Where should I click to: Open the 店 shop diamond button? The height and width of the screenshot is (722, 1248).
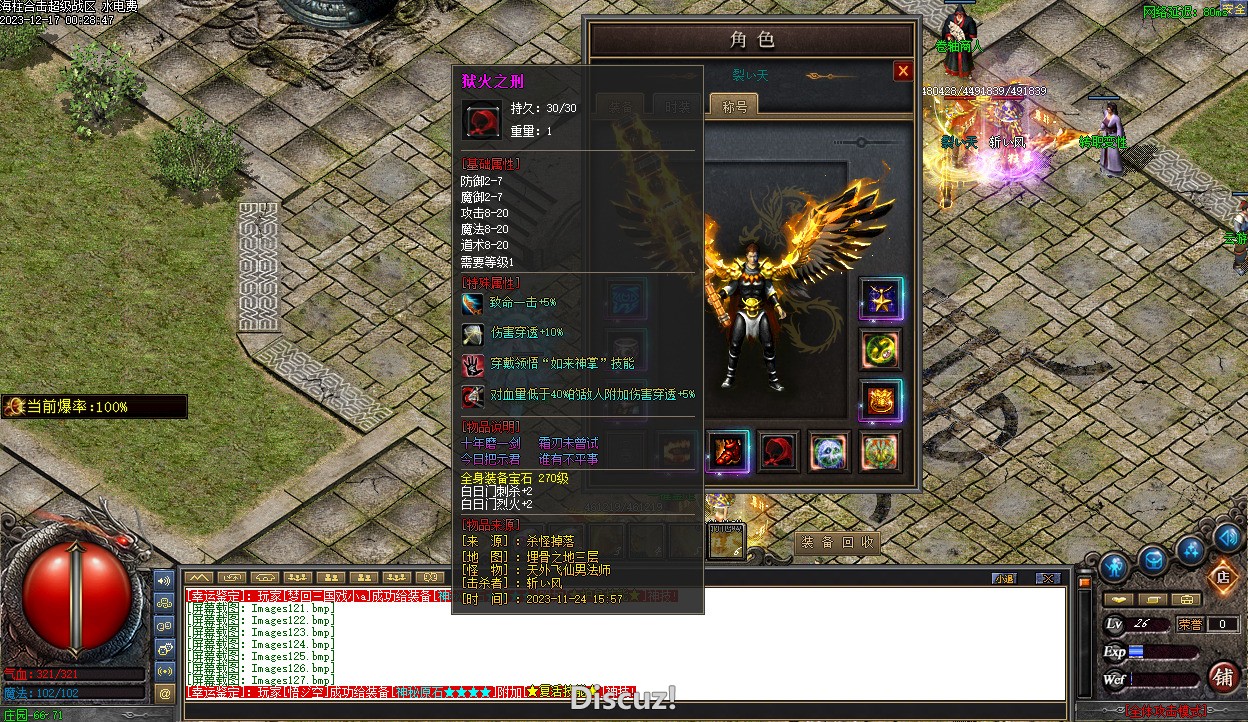[1221, 577]
